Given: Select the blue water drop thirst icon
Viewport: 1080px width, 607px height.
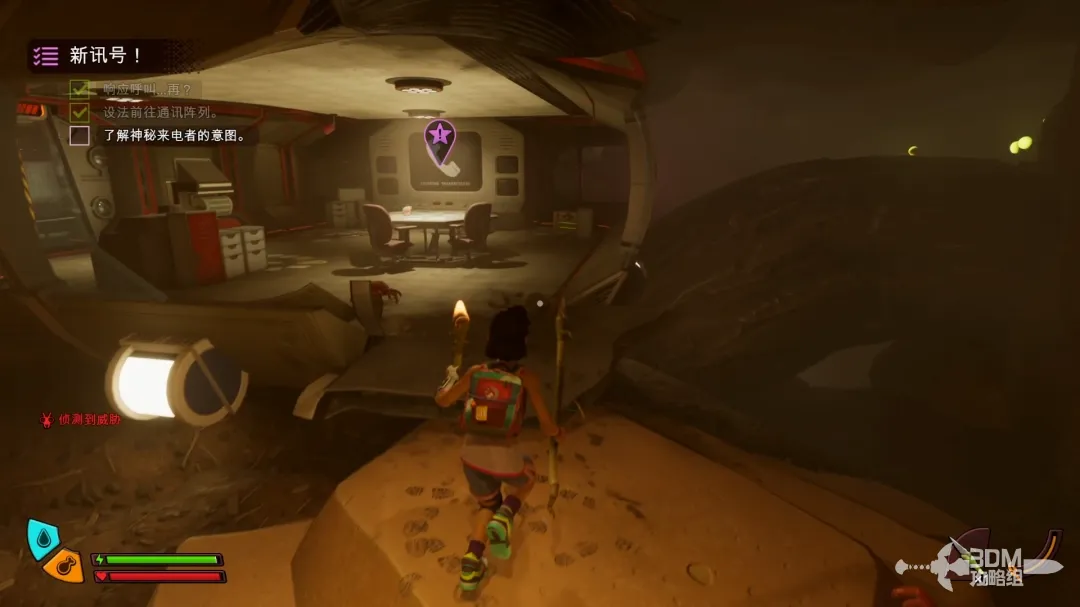Looking at the screenshot, I should [x=41, y=537].
